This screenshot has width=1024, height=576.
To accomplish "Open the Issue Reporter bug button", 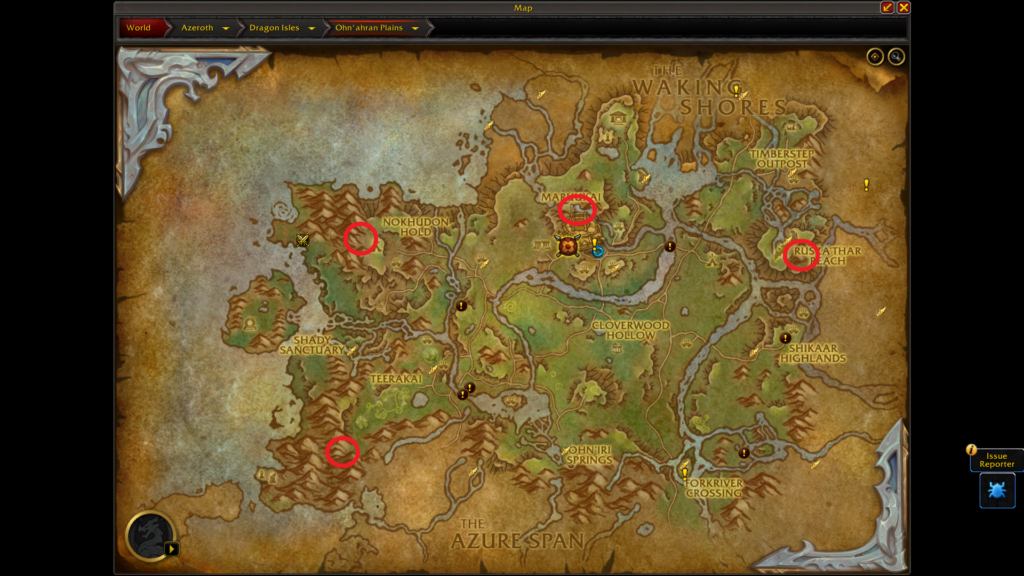I will (x=997, y=490).
